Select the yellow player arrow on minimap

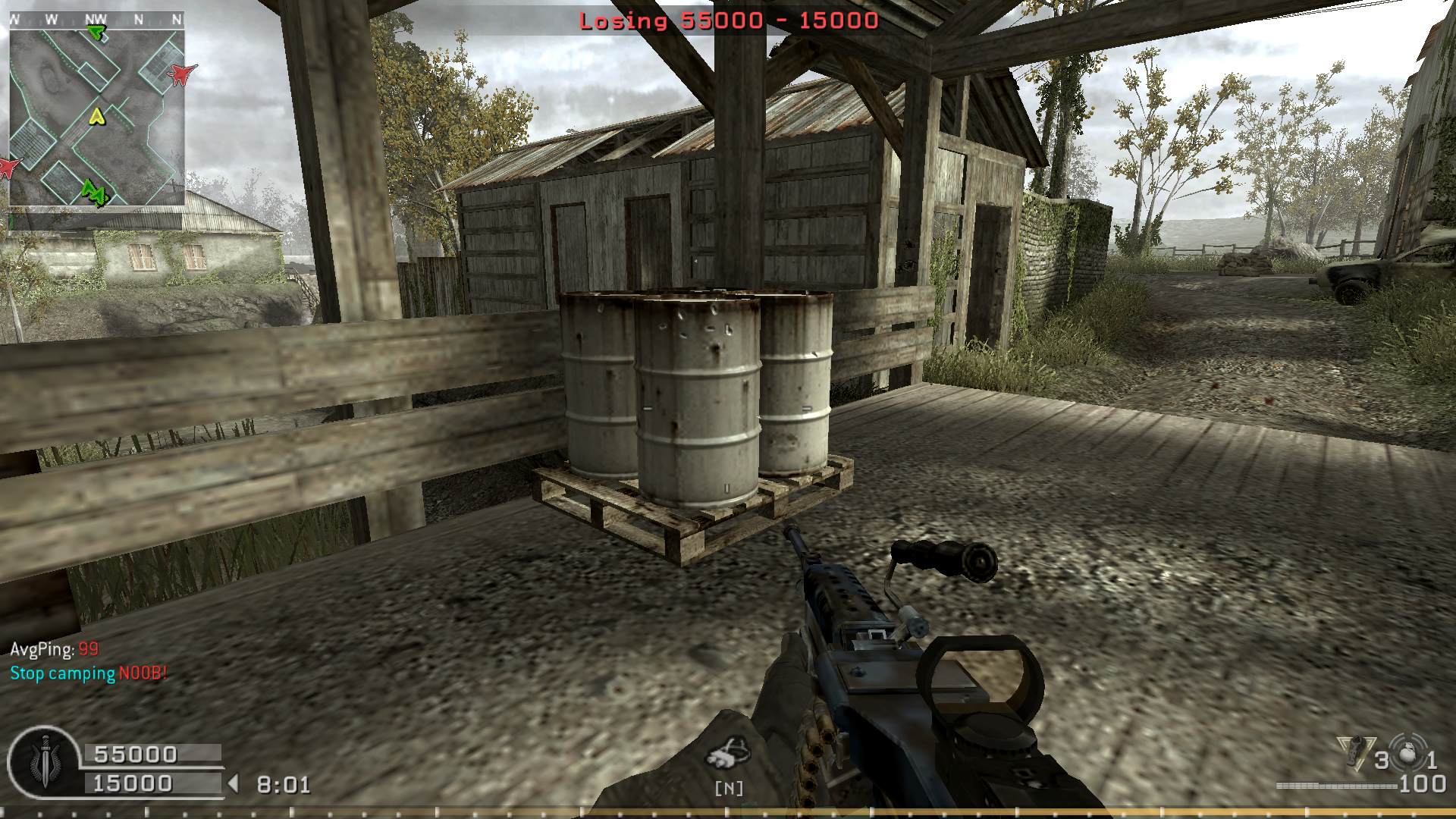(96, 116)
